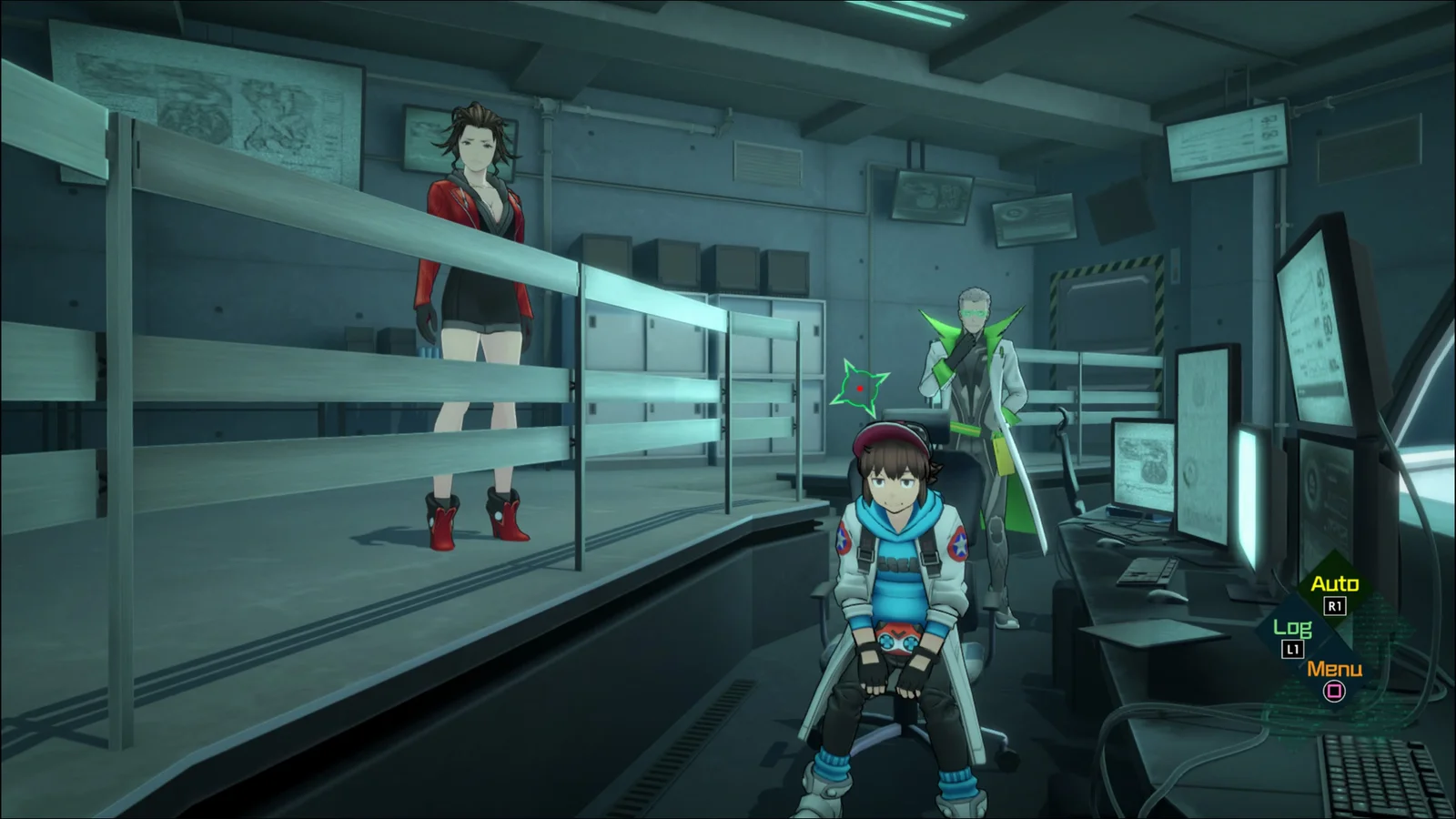Image resolution: width=1456 pixels, height=819 pixels.
Task: Enable Auto text advance
Action: 1334,585
